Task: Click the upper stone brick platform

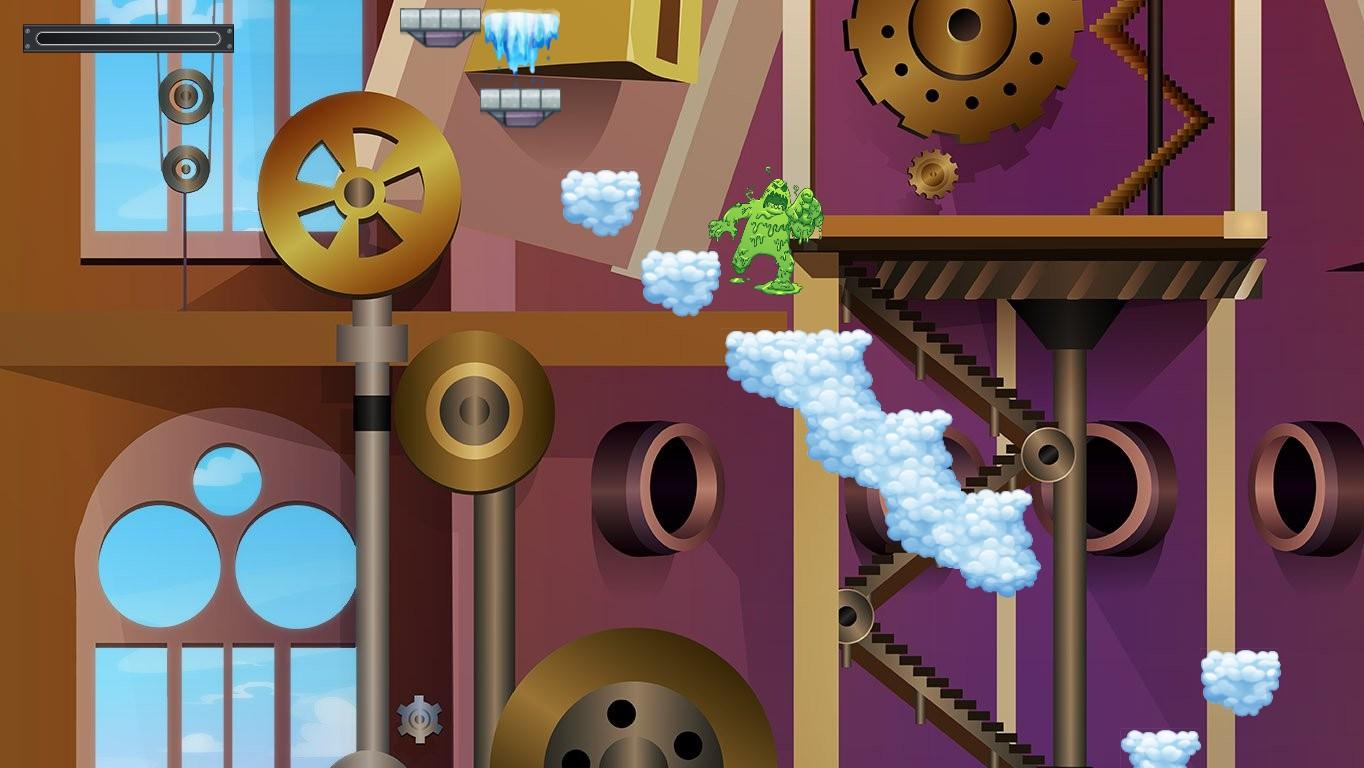Action: tap(440, 20)
